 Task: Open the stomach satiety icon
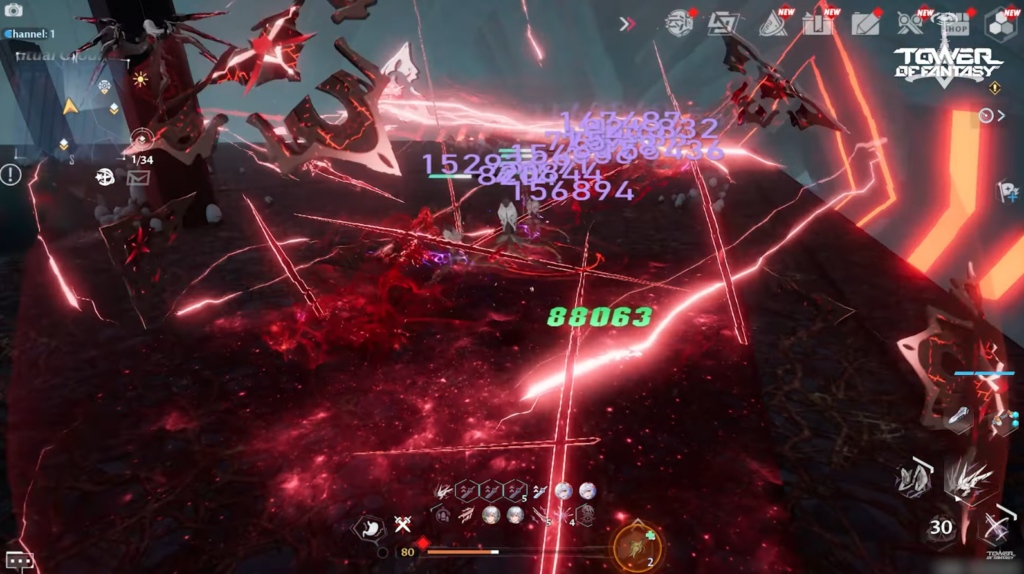370,527
